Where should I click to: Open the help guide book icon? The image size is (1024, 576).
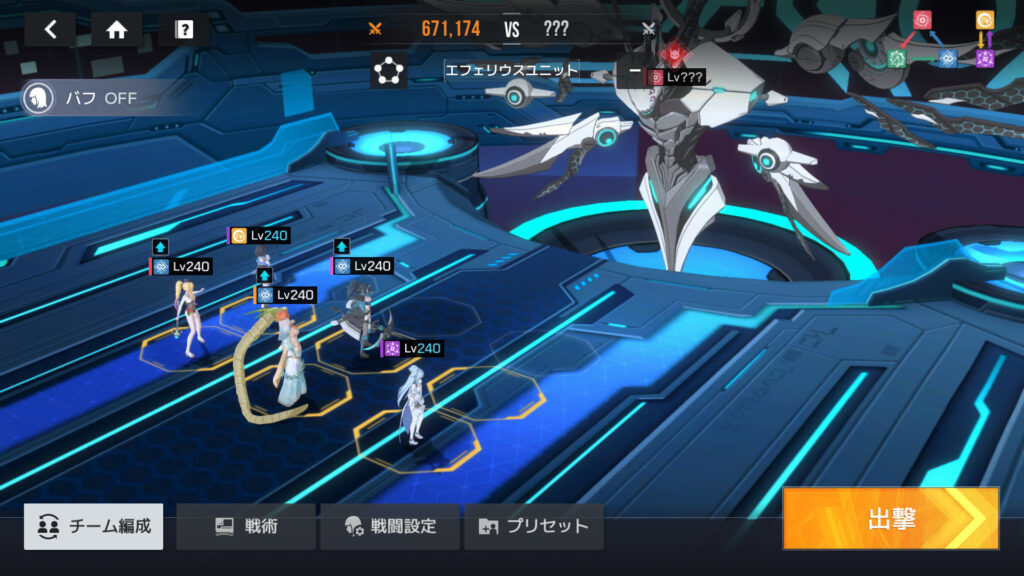tap(184, 29)
